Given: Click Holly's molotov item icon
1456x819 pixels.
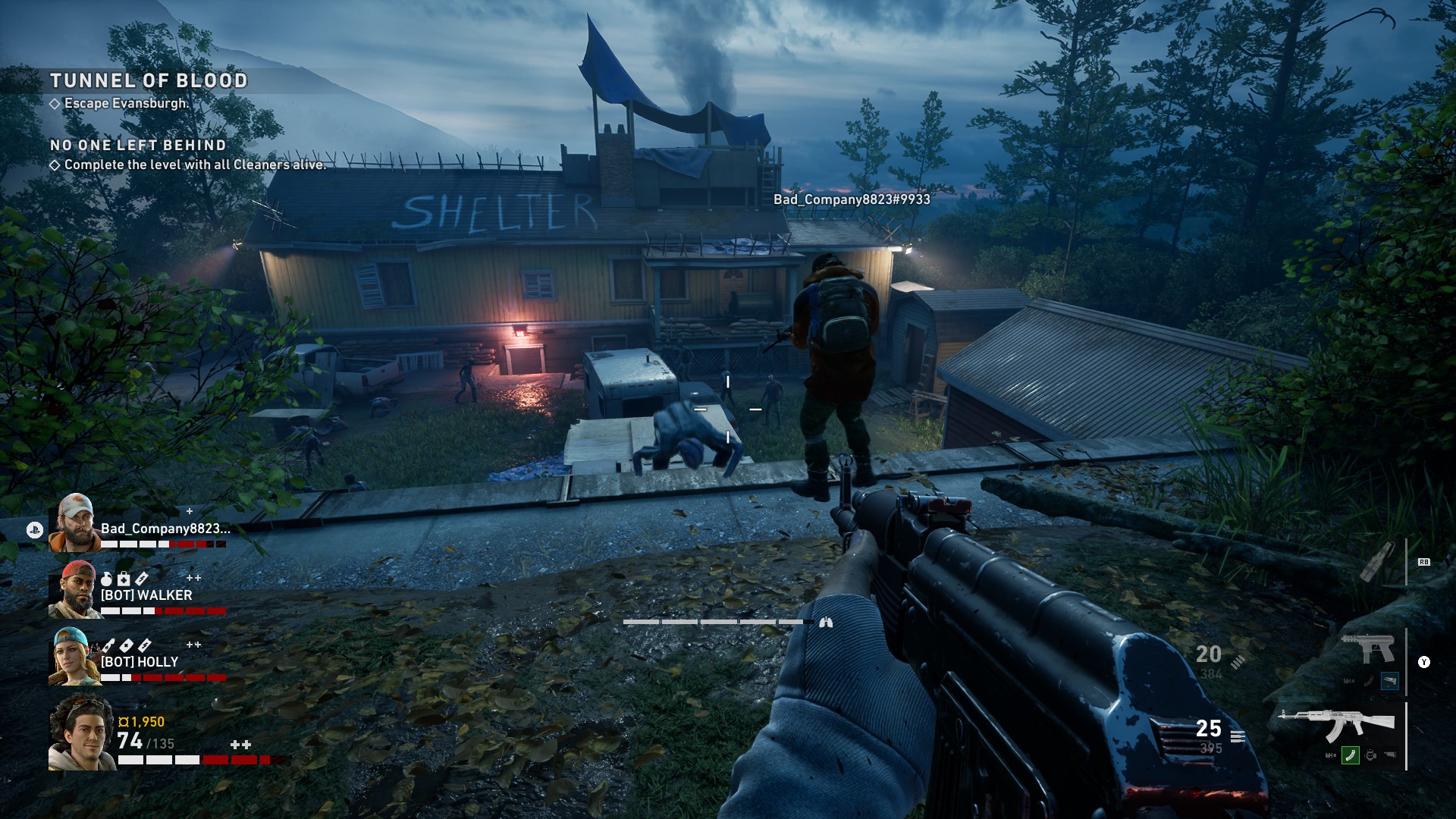Looking at the screenshot, I should [x=108, y=645].
